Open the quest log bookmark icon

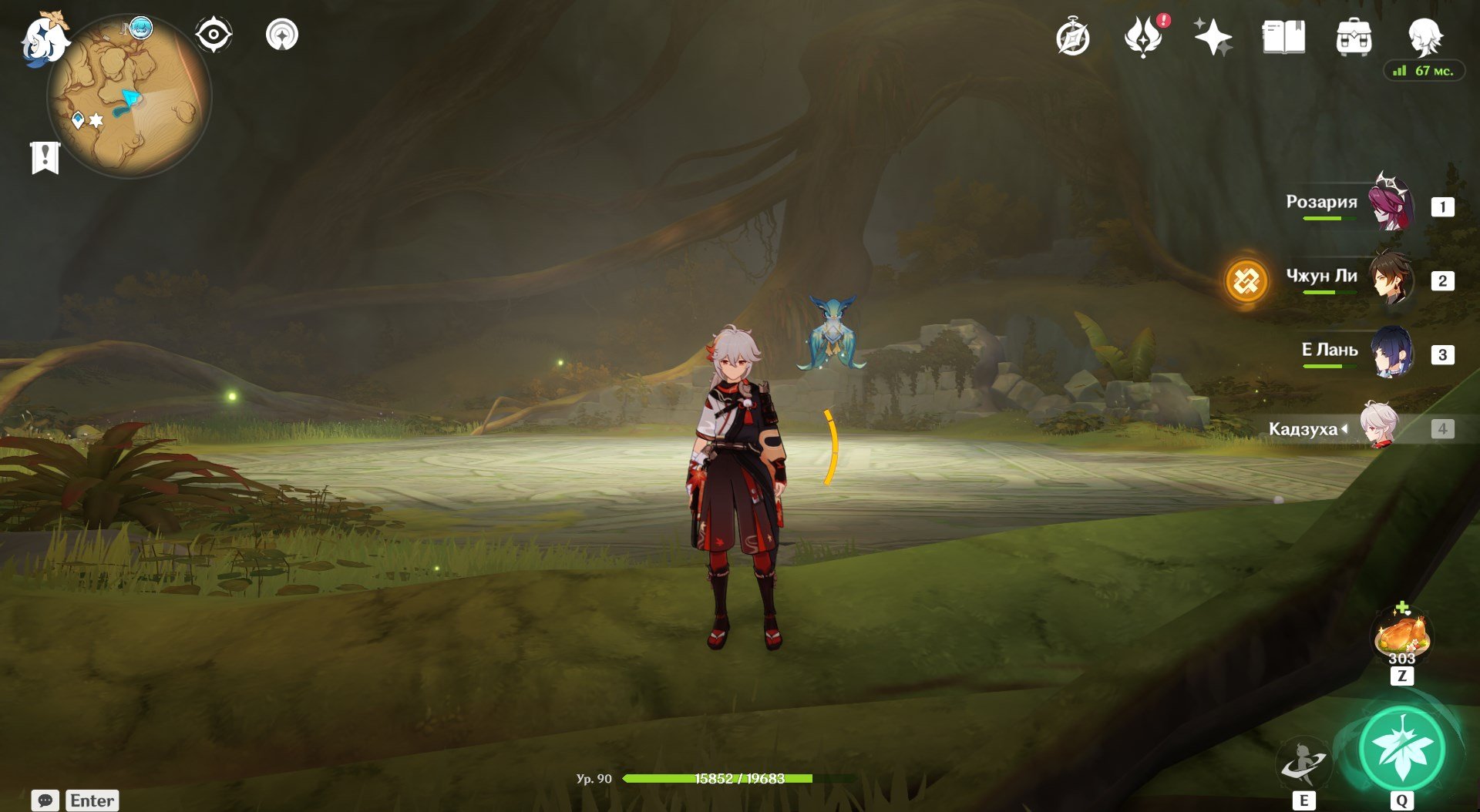coord(45,158)
